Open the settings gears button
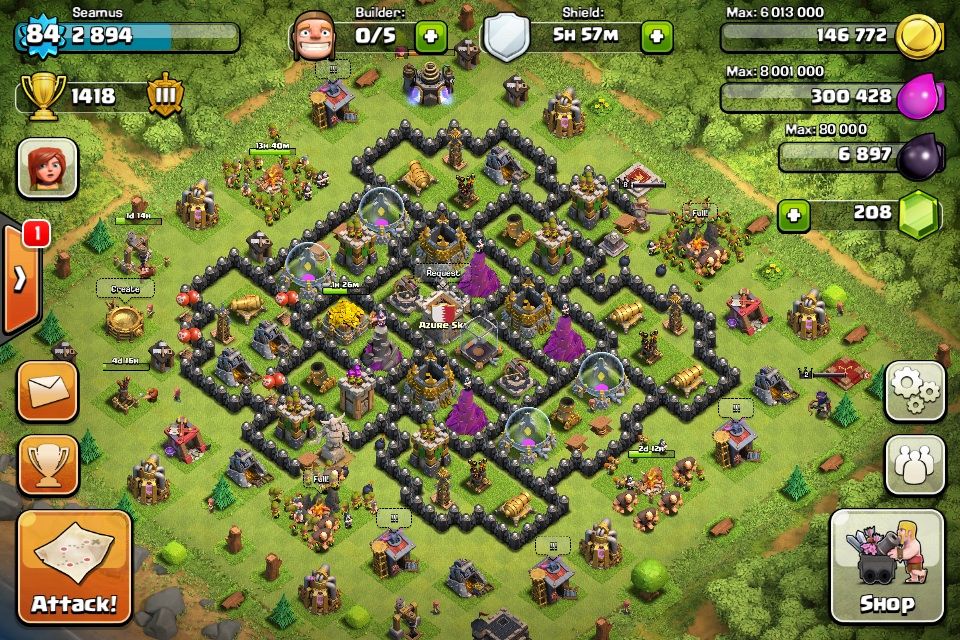This screenshot has width=960, height=640. pos(914,390)
